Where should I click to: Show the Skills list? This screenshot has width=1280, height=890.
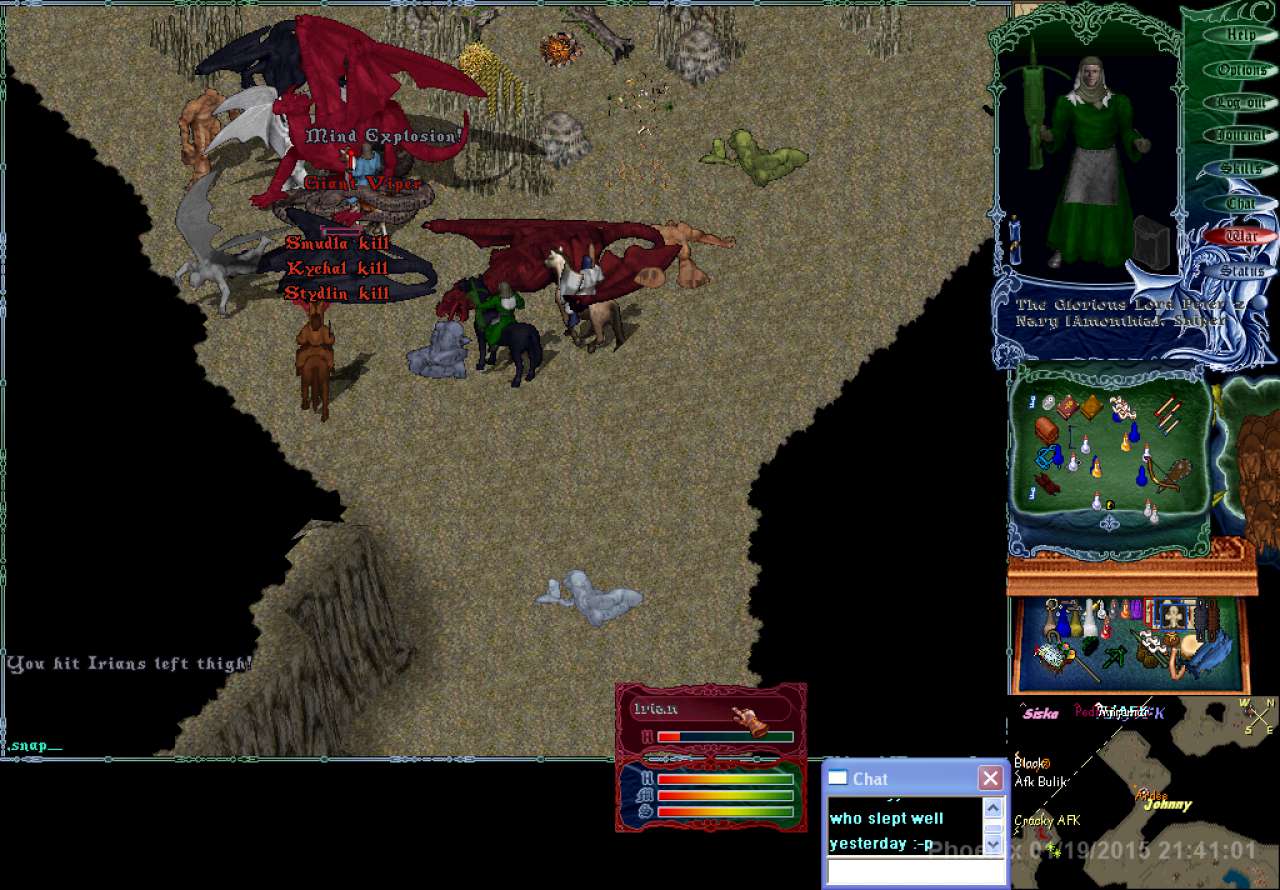1241,169
